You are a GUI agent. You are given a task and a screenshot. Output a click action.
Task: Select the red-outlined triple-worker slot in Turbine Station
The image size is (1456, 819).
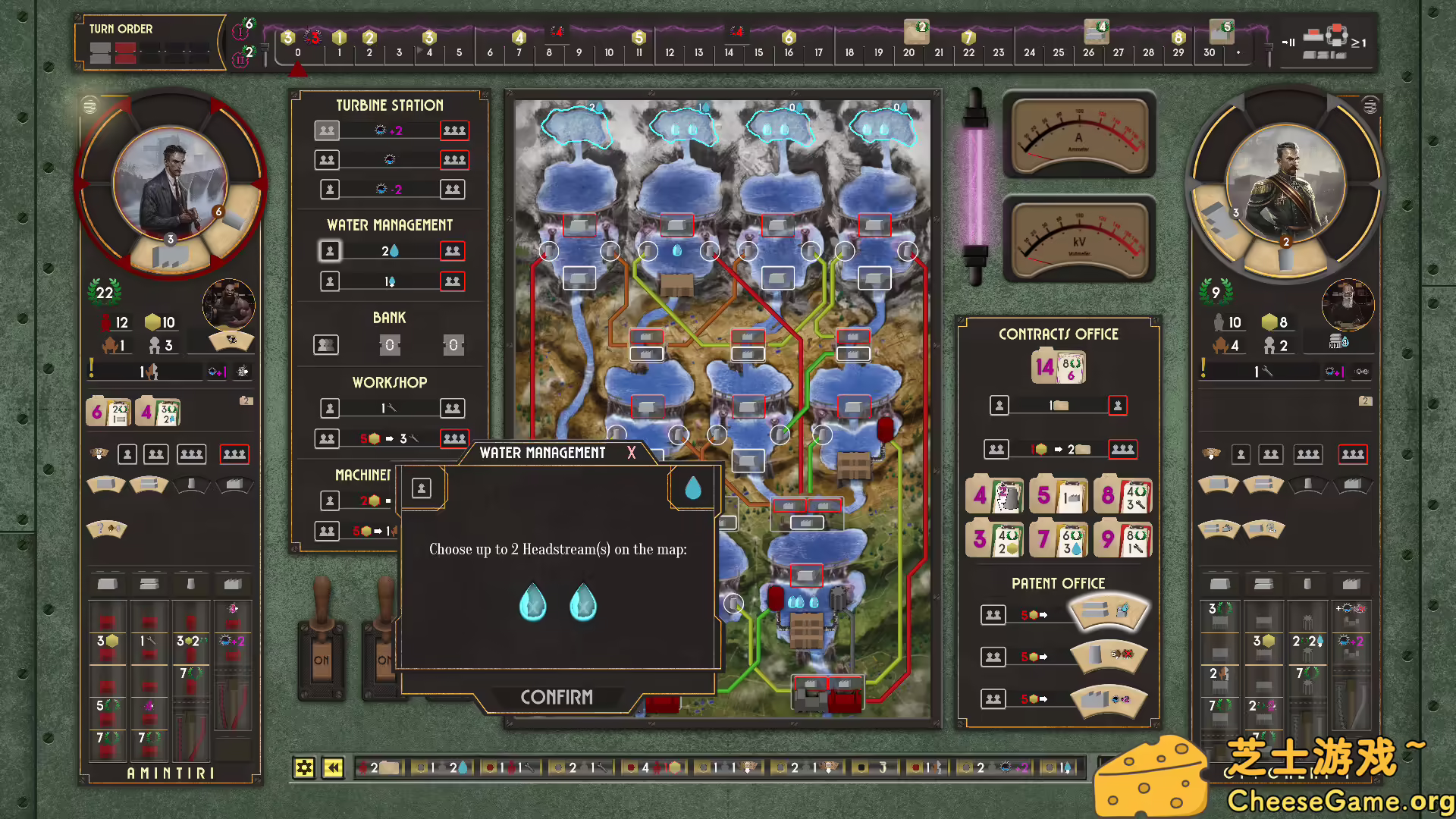pyautogui.click(x=454, y=130)
